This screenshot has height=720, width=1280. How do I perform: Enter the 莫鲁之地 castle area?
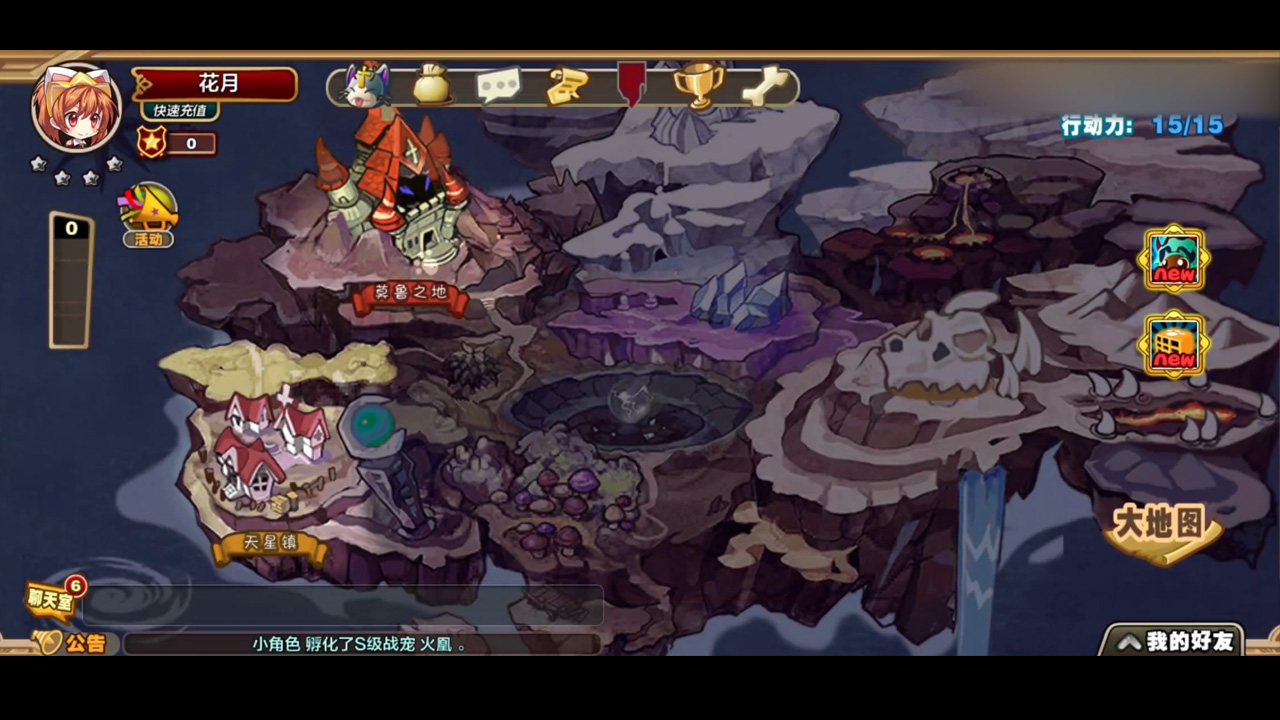coord(410,295)
